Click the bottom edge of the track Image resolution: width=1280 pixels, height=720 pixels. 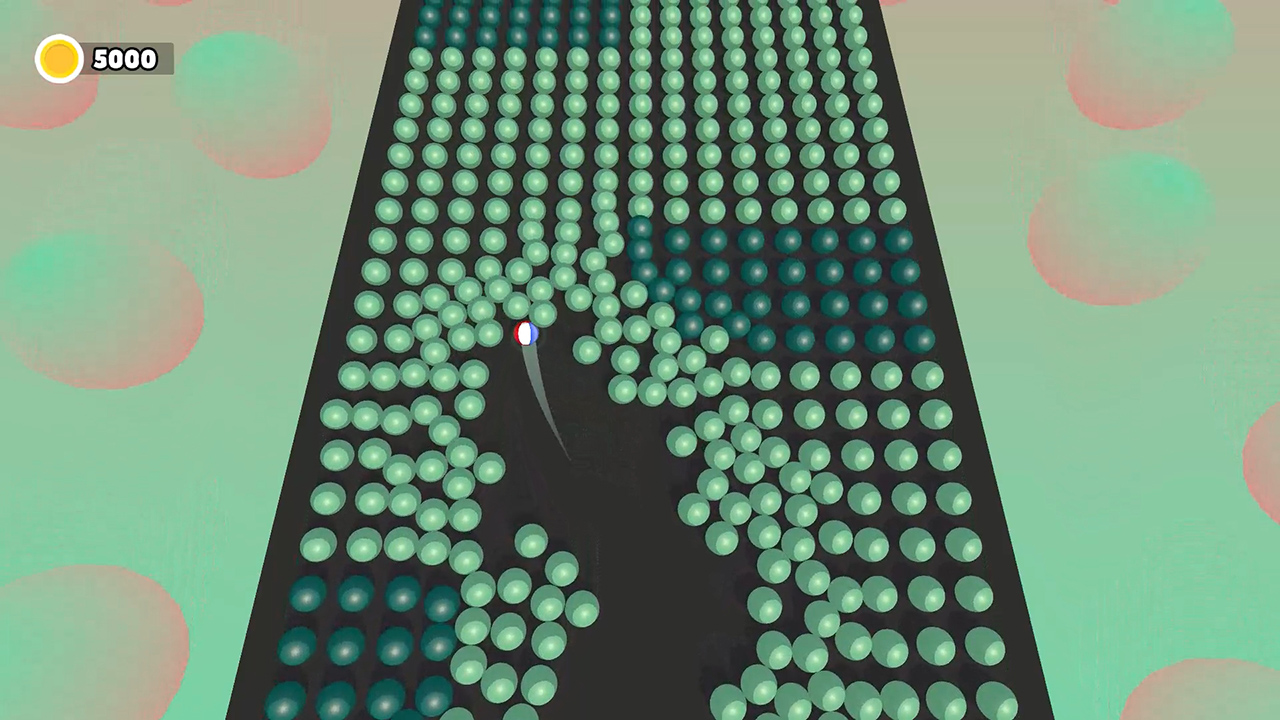coord(640,715)
